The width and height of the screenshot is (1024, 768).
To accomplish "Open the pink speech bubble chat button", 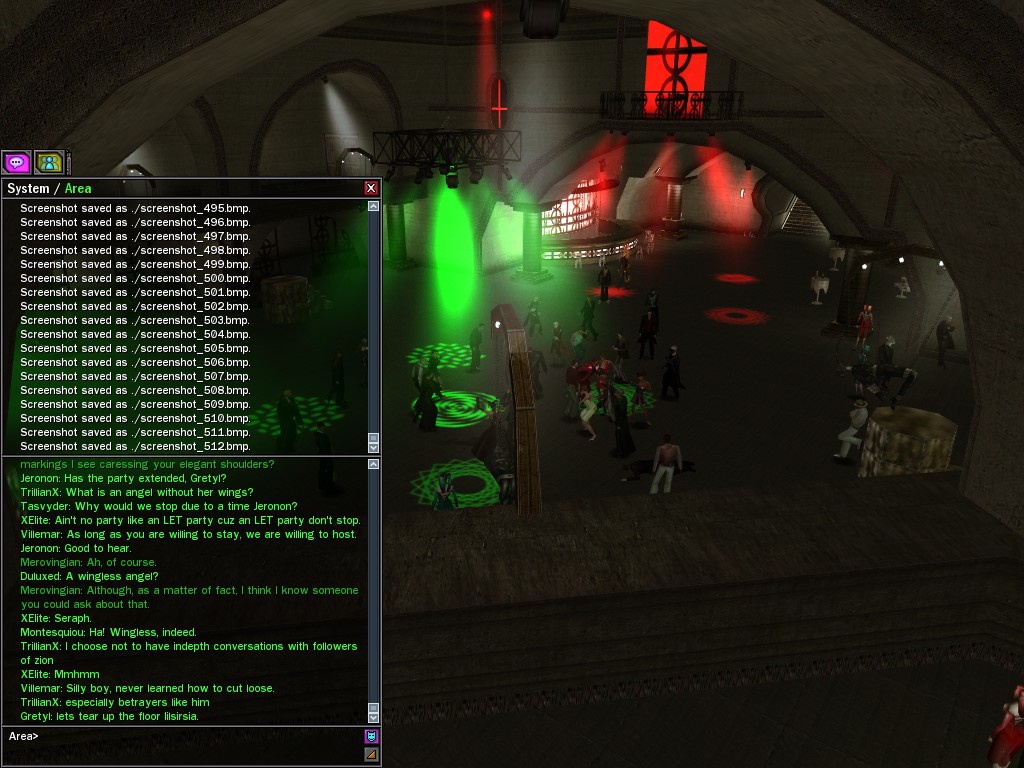I will click(17, 162).
